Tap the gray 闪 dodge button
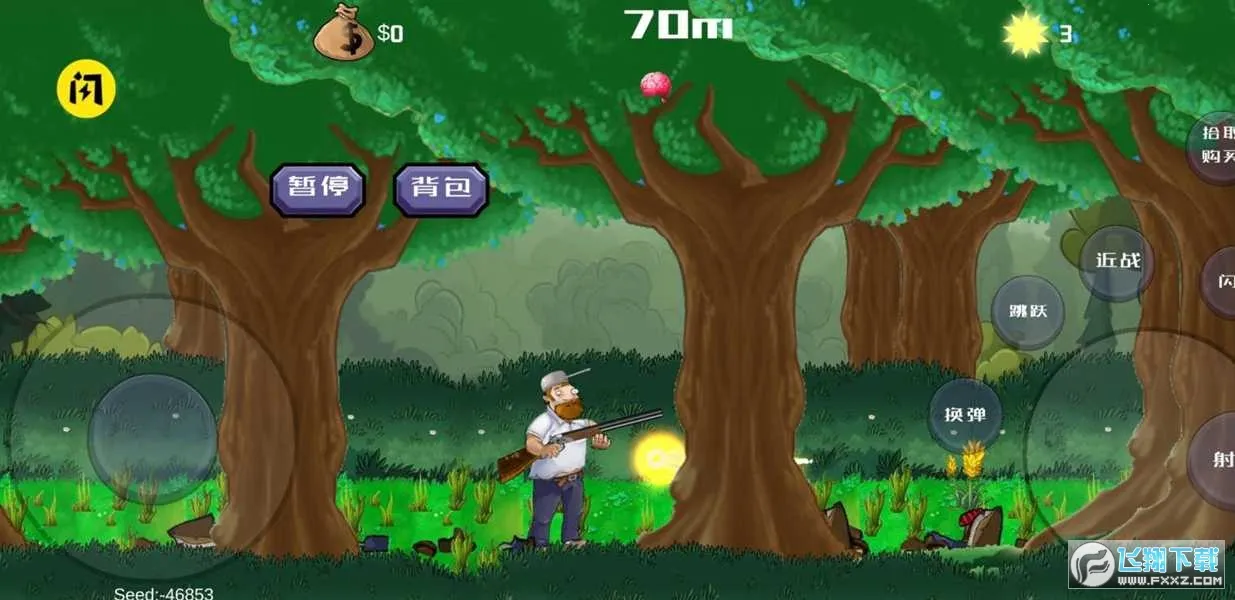Viewport: 1235px width, 600px height. 1222,282
